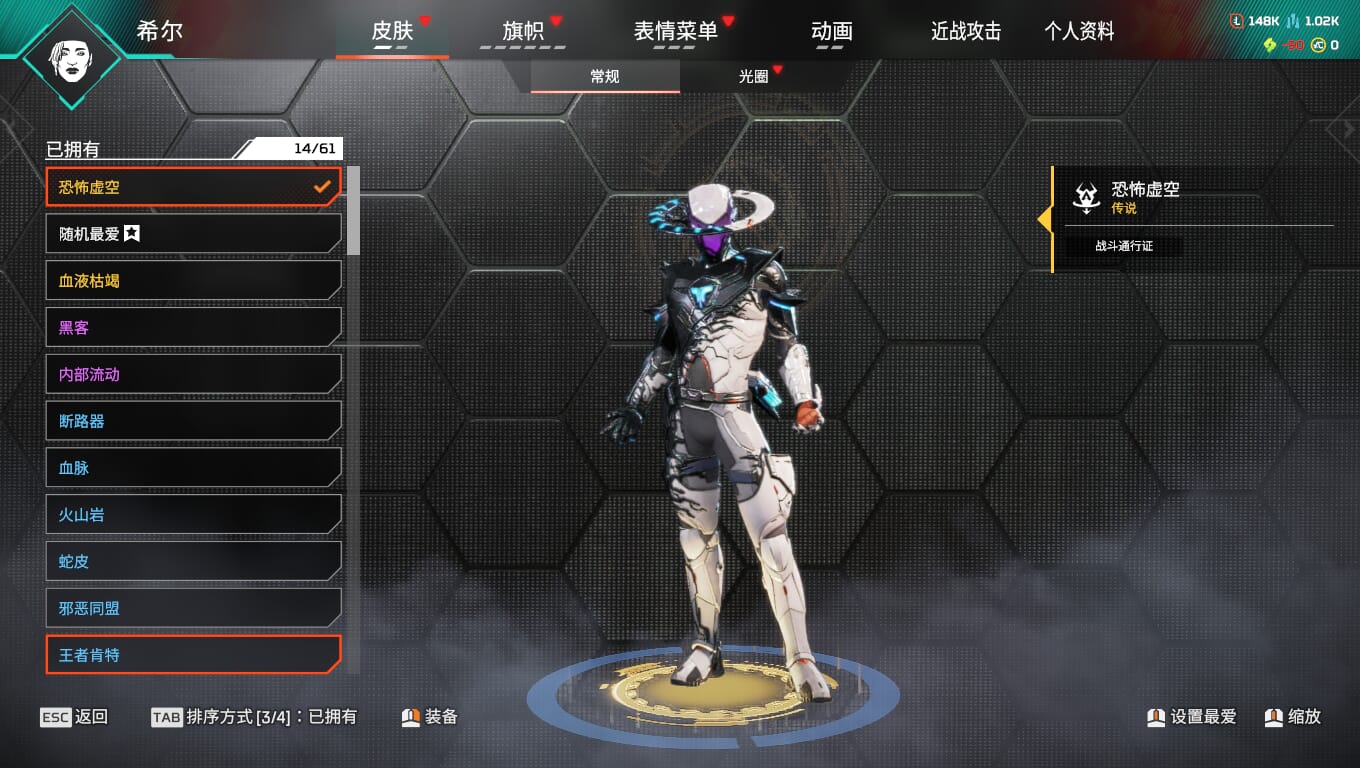Choose the 内部流动 skin
This screenshot has height=768, width=1360.
(193, 374)
